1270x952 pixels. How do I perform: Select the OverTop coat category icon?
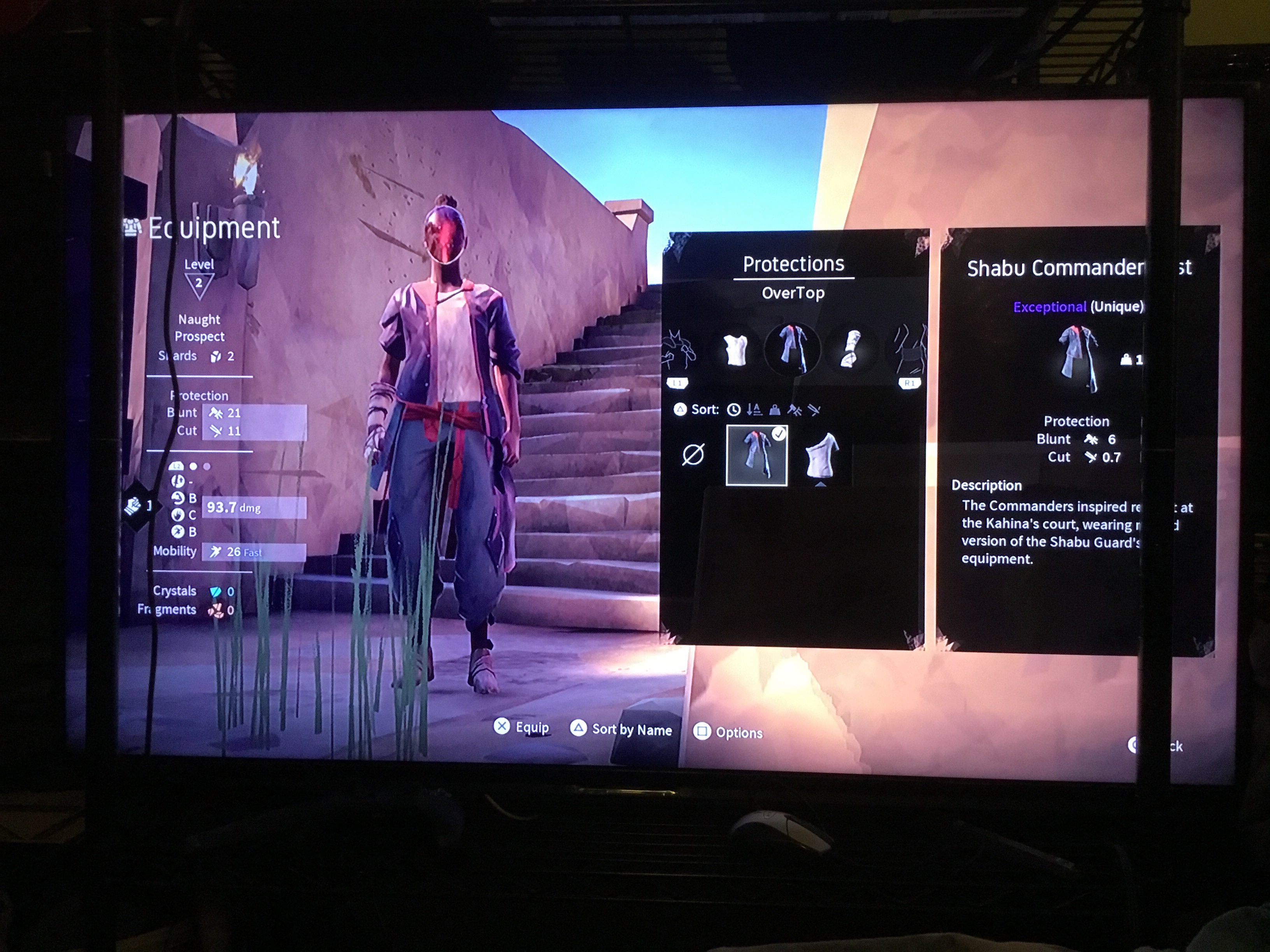pyautogui.click(x=792, y=349)
